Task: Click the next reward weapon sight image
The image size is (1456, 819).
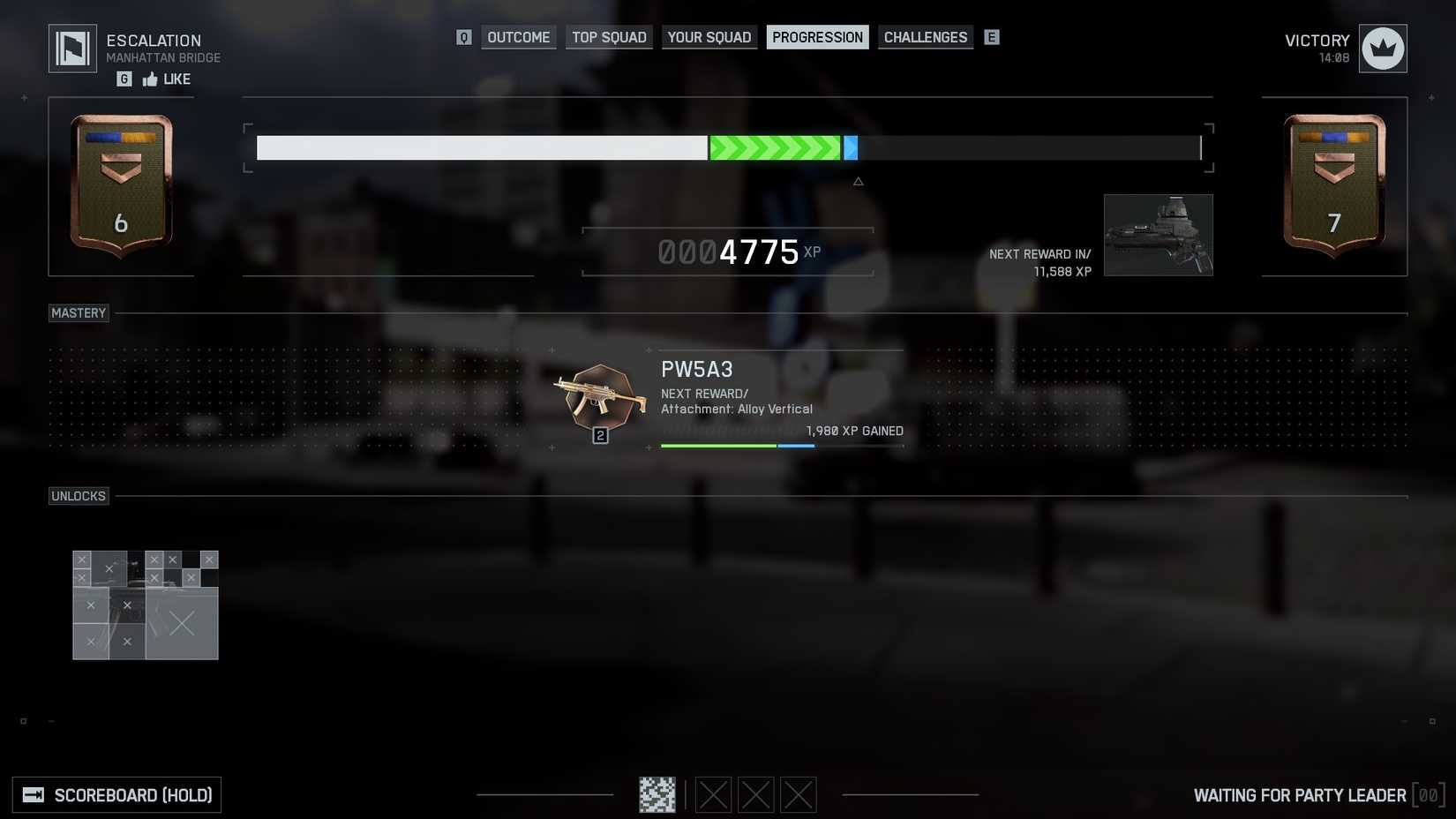Action: point(1159,234)
